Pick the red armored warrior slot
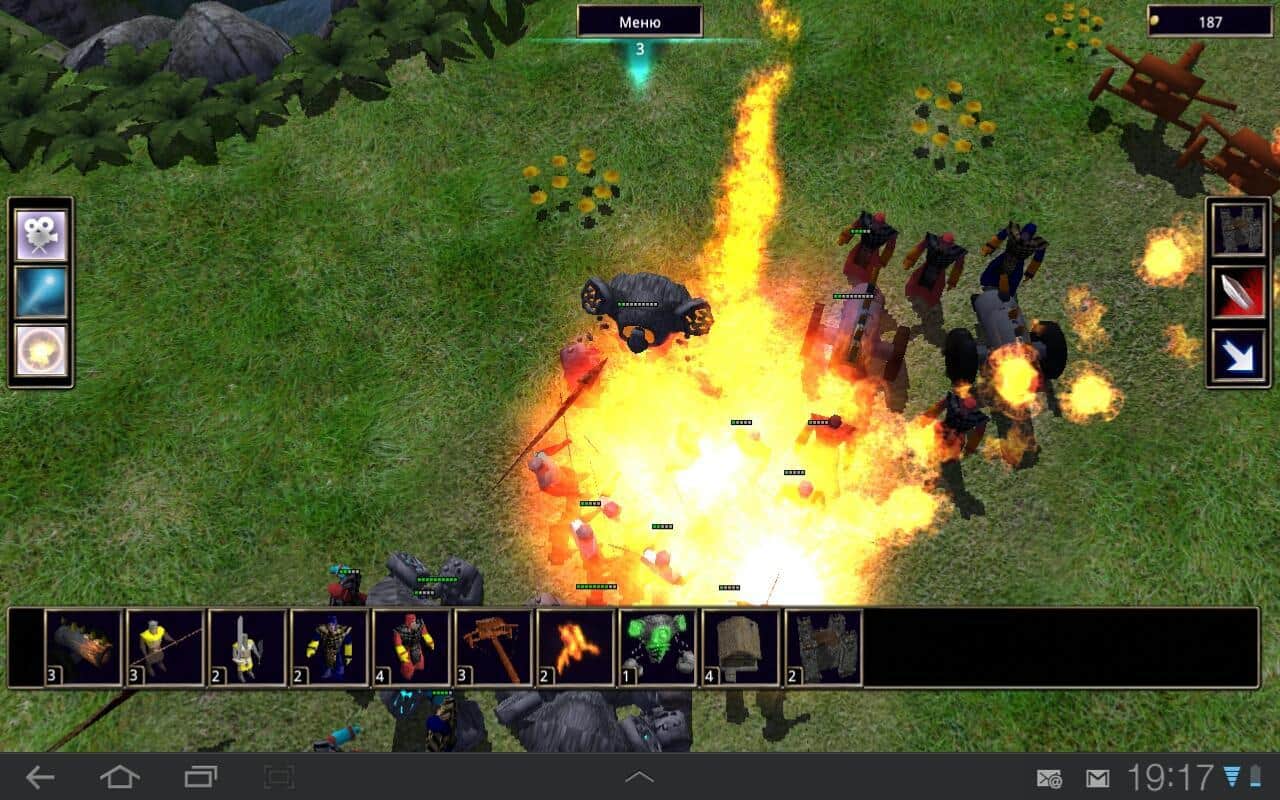 [x=412, y=647]
